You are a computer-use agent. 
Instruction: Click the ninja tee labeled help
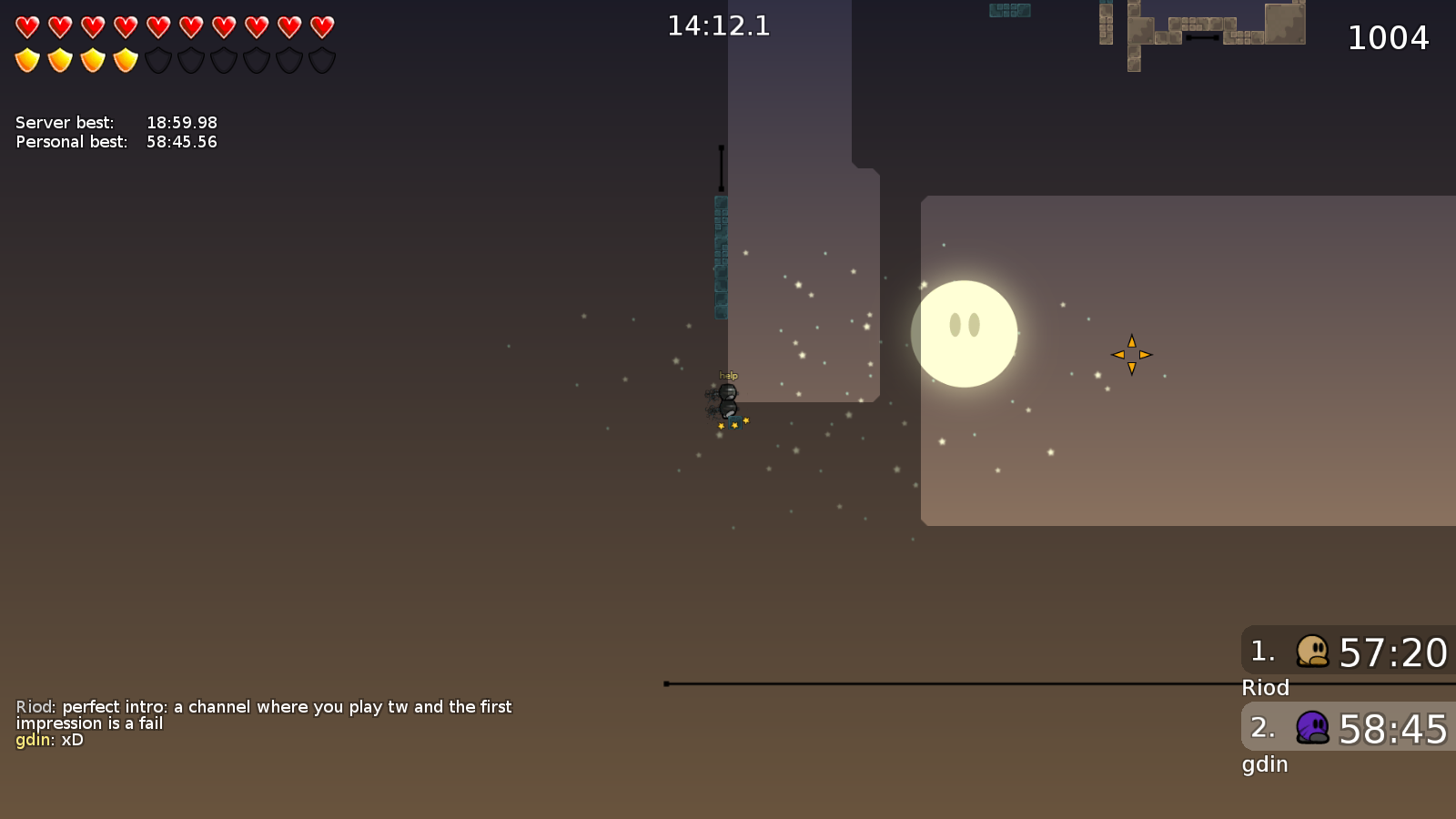pyautogui.click(x=726, y=393)
